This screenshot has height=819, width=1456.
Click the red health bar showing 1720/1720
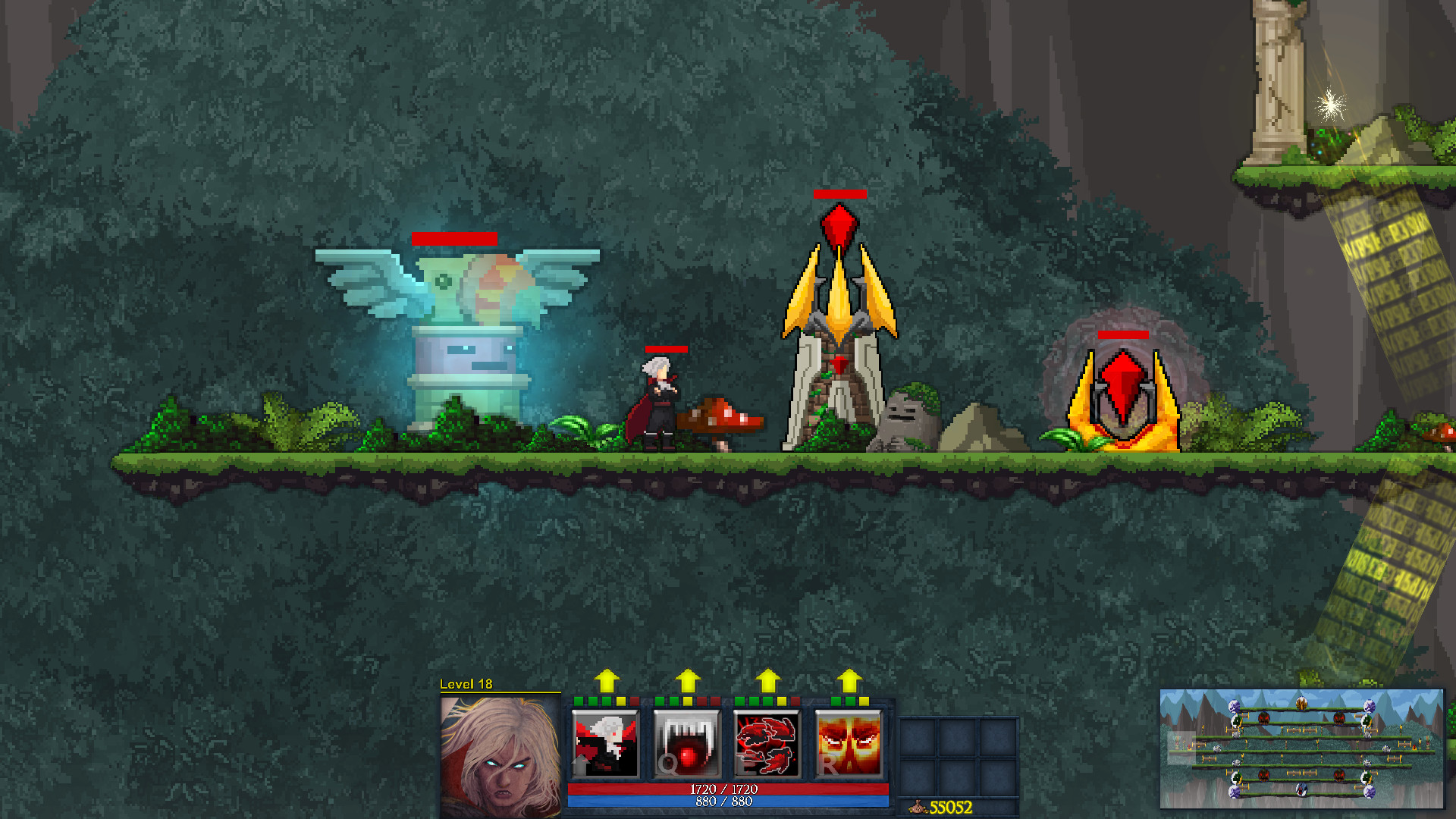click(x=724, y=789)
